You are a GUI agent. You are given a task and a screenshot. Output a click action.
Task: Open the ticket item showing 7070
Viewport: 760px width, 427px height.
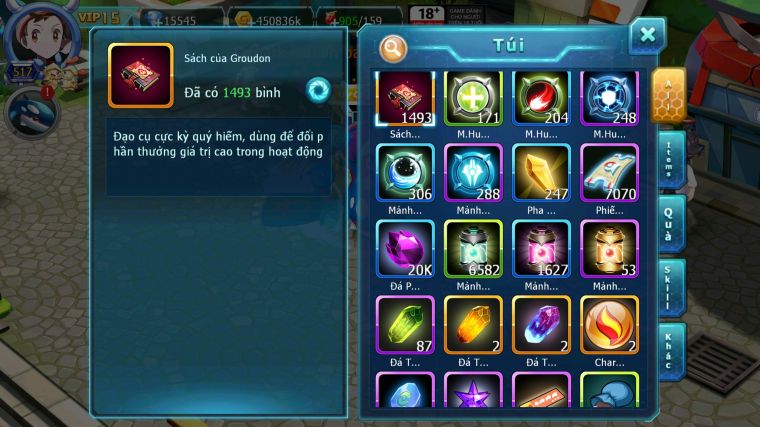tap(609, 173)
